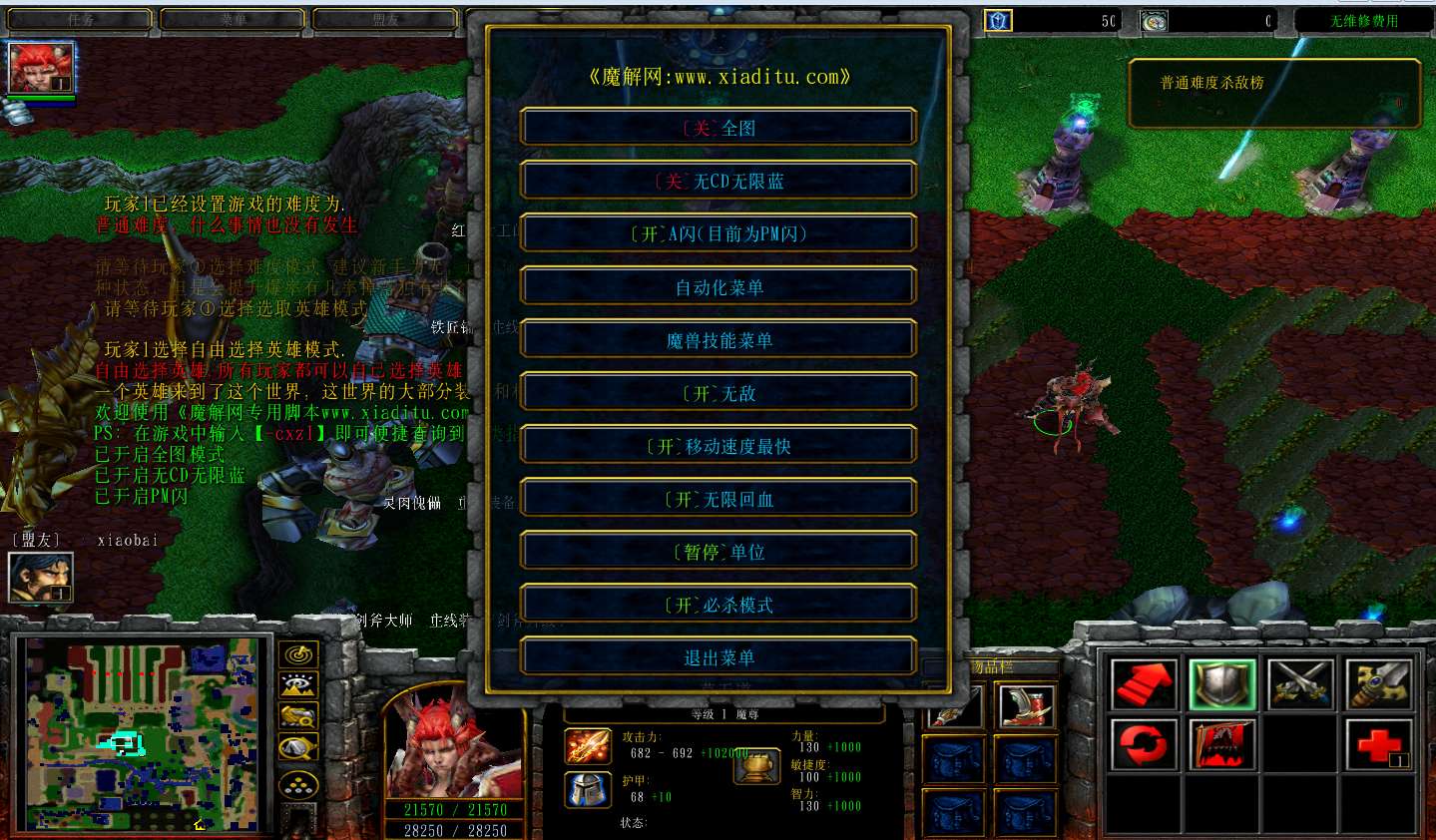The image size is (1436, 840).
Task: Open the 自动化菜单 submenu
Action: (x=718, y=287)
